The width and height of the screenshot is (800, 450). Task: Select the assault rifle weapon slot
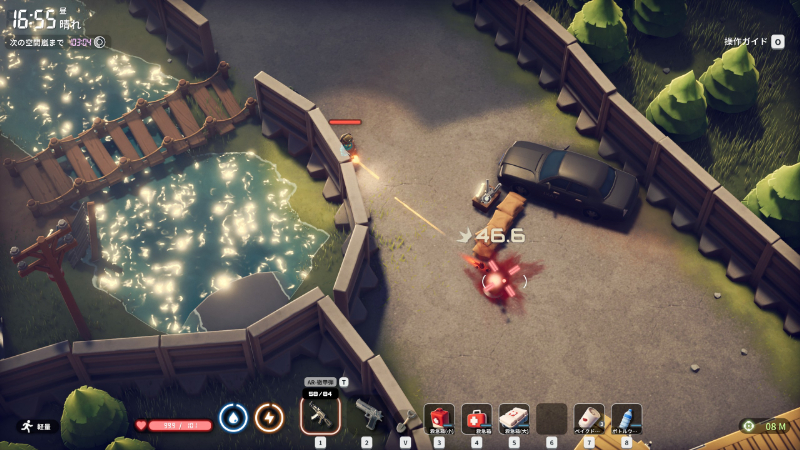(320, 415)
